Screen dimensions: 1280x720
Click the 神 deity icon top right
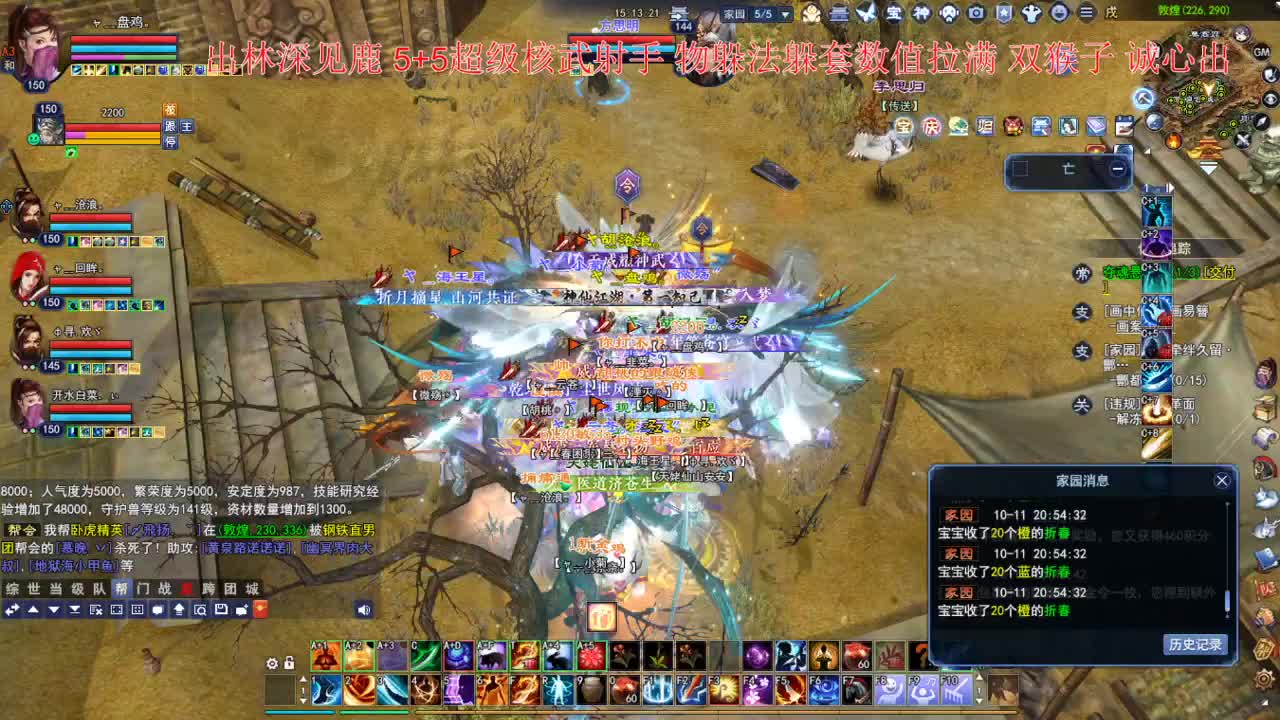[x=921, y=11]
